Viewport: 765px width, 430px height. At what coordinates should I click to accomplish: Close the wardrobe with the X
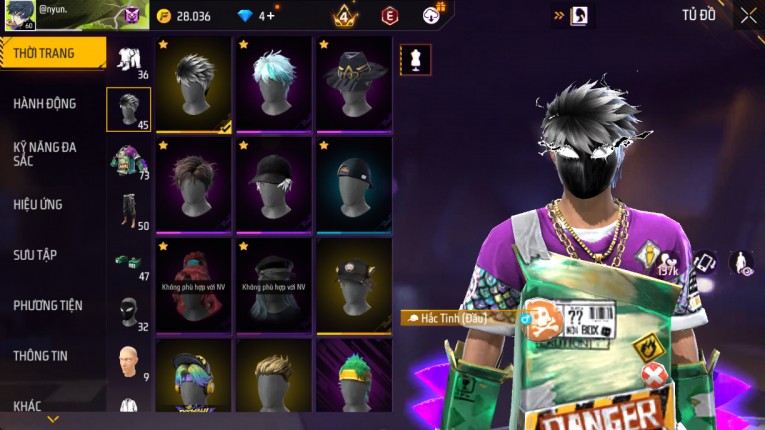(x=748, y=15)
